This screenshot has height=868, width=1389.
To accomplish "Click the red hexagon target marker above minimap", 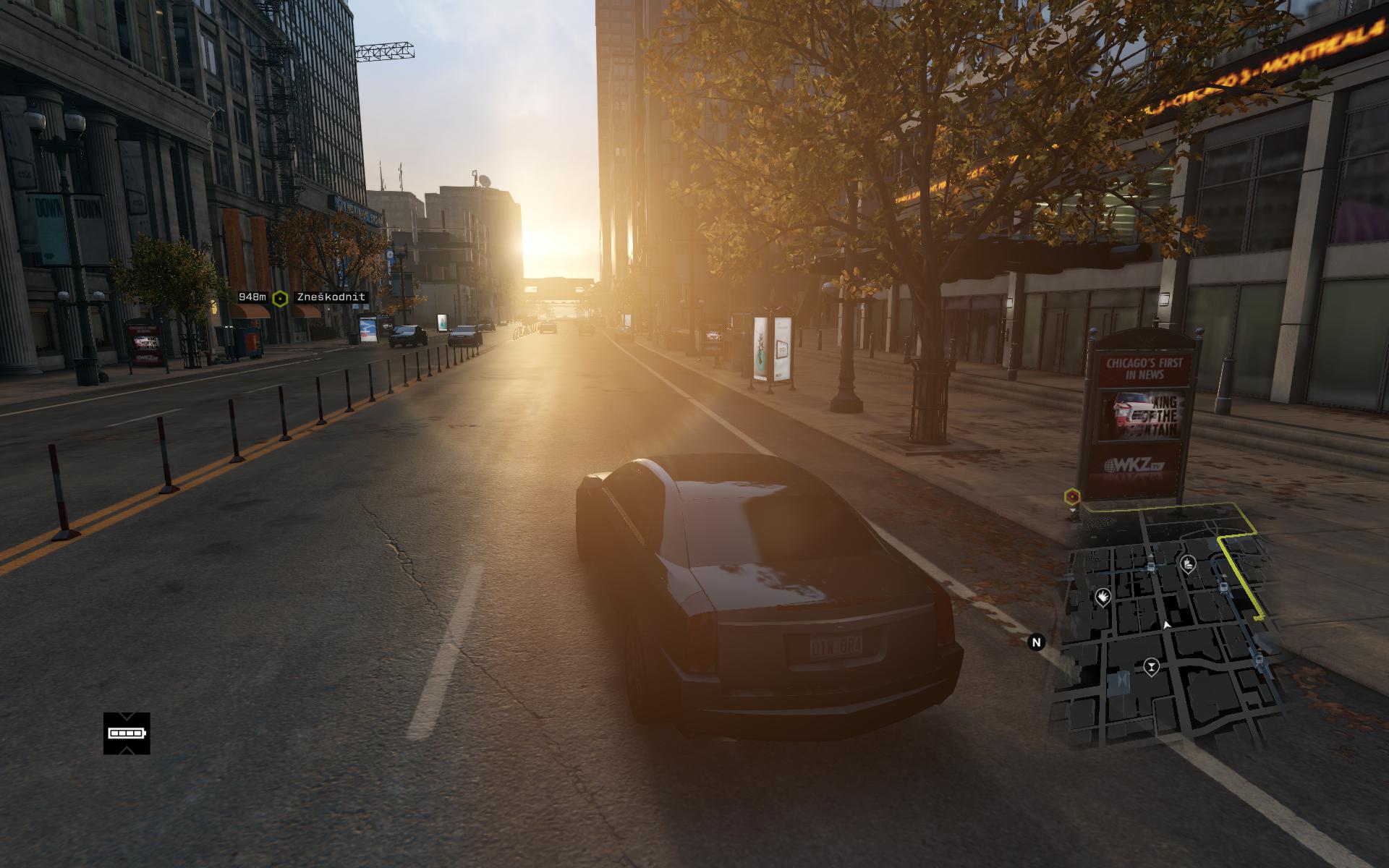I will [1072, 496].
